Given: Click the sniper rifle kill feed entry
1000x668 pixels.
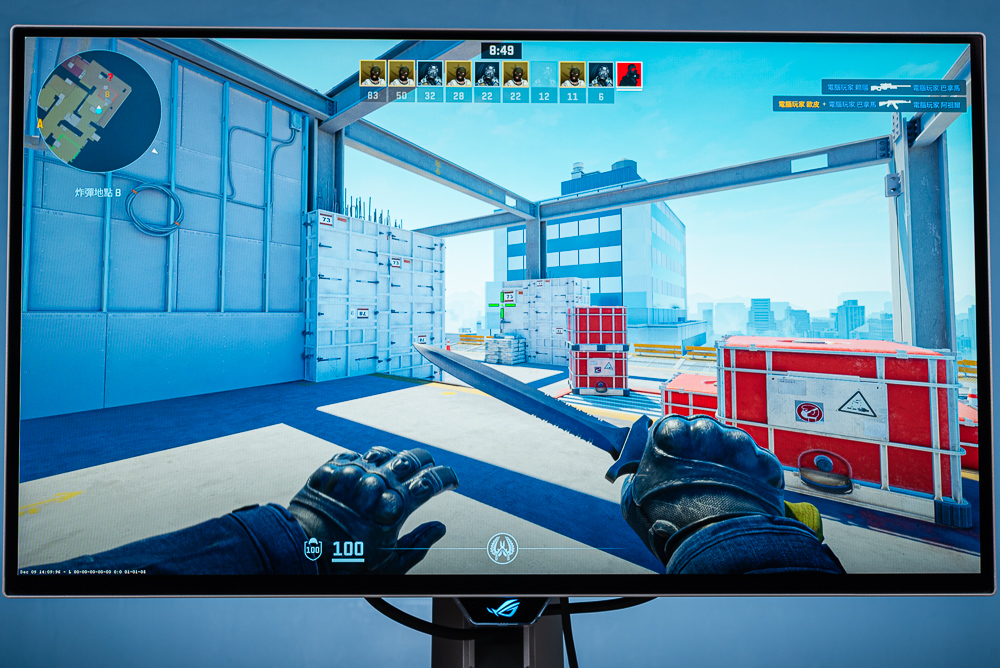Looking at the screenshot, I should tap(893, 87).
